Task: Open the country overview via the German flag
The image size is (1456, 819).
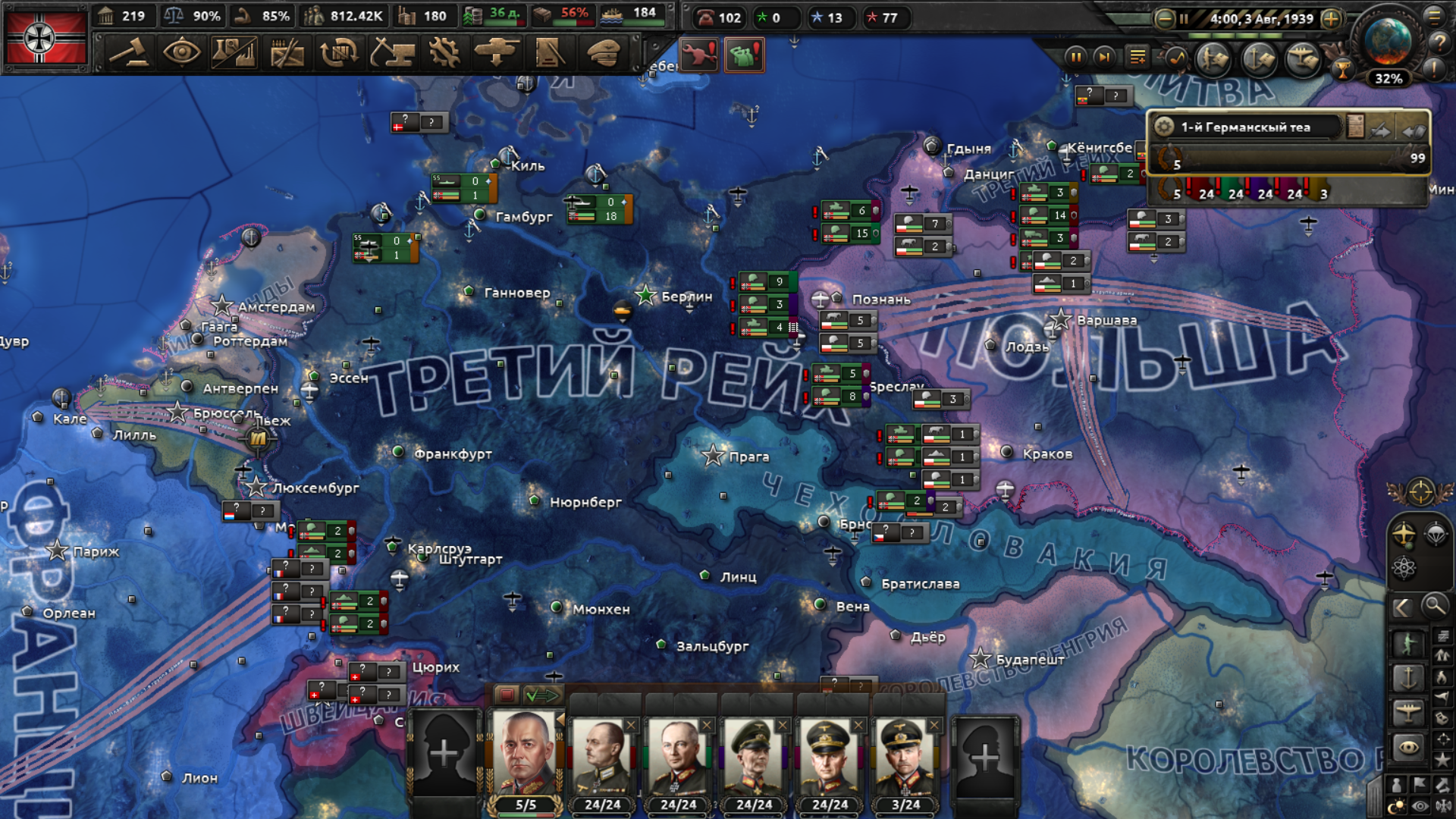Action: click(45, 38)
